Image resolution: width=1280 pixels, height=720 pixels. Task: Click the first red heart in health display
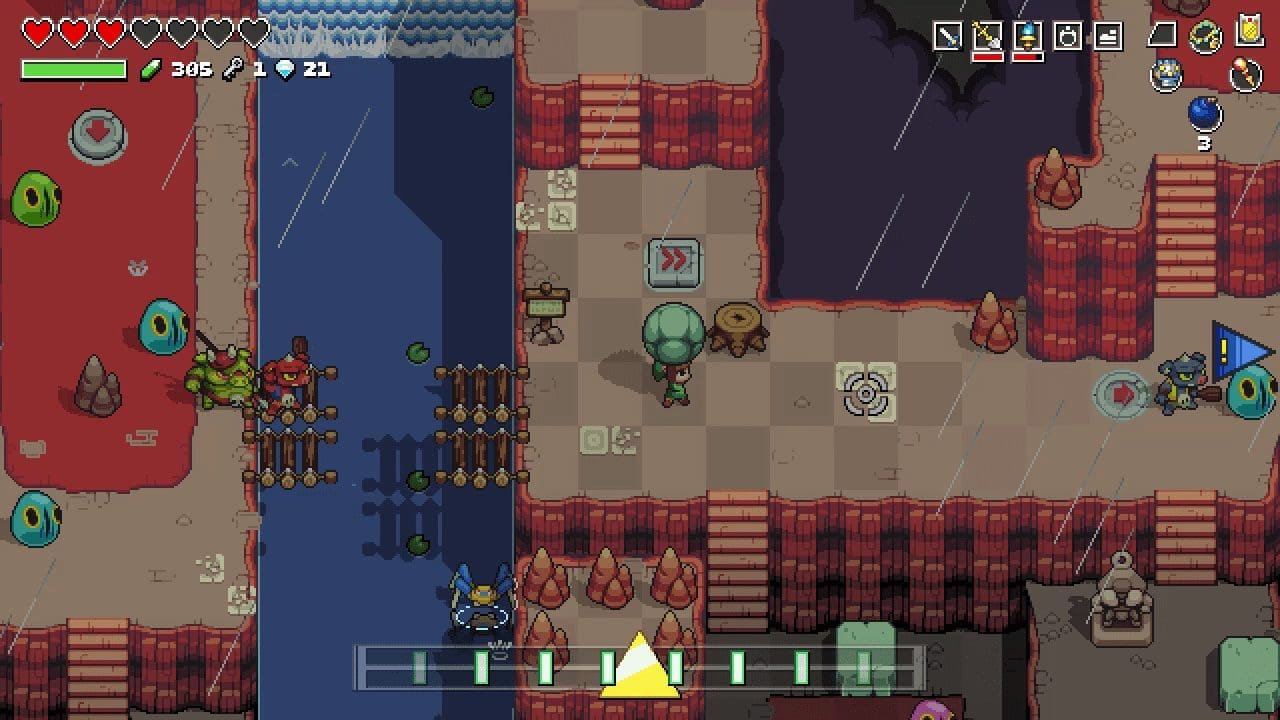click(36, 32)
